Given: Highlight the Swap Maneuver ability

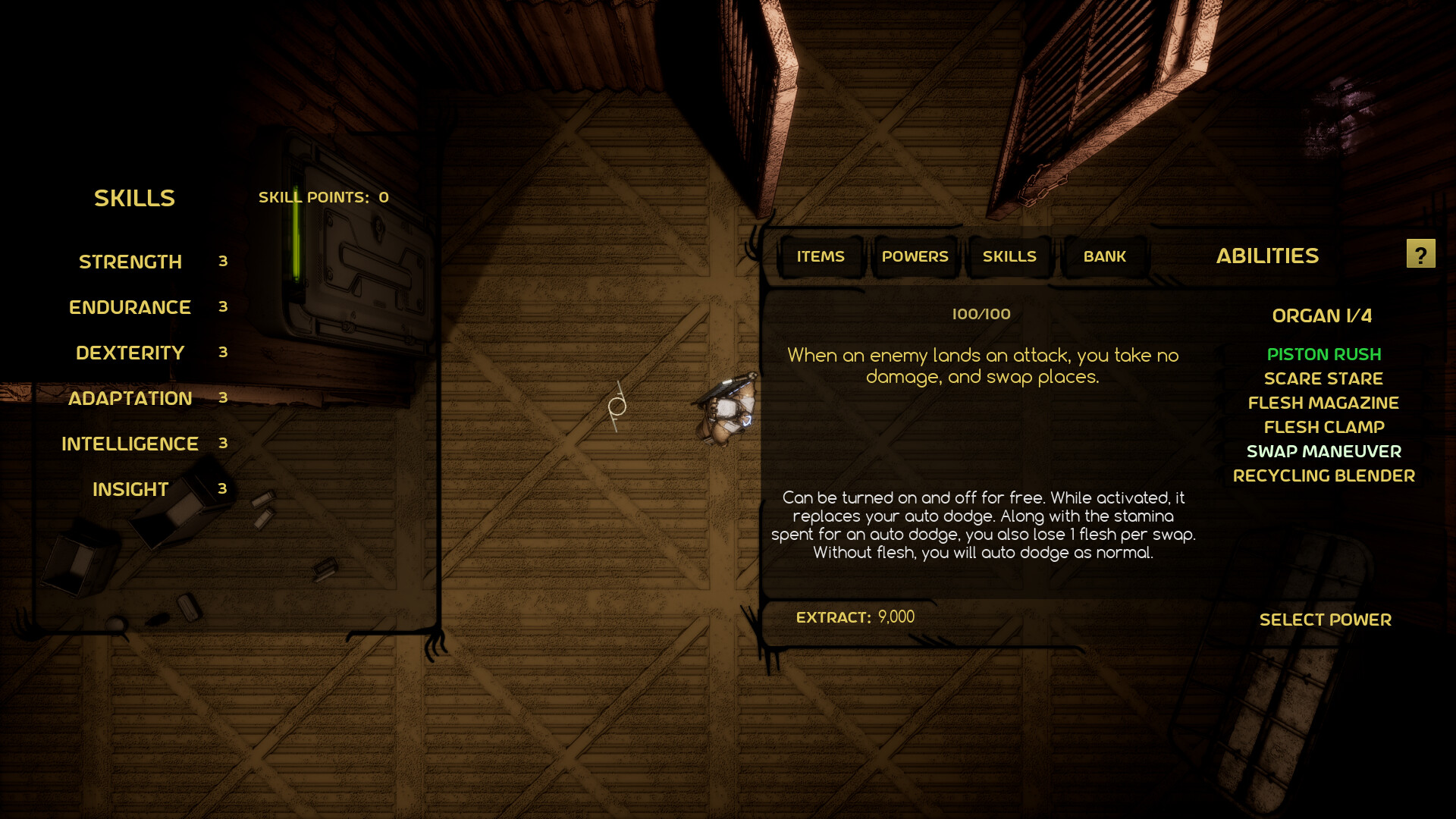Looking at the screenshot, I should point(1324,451).
